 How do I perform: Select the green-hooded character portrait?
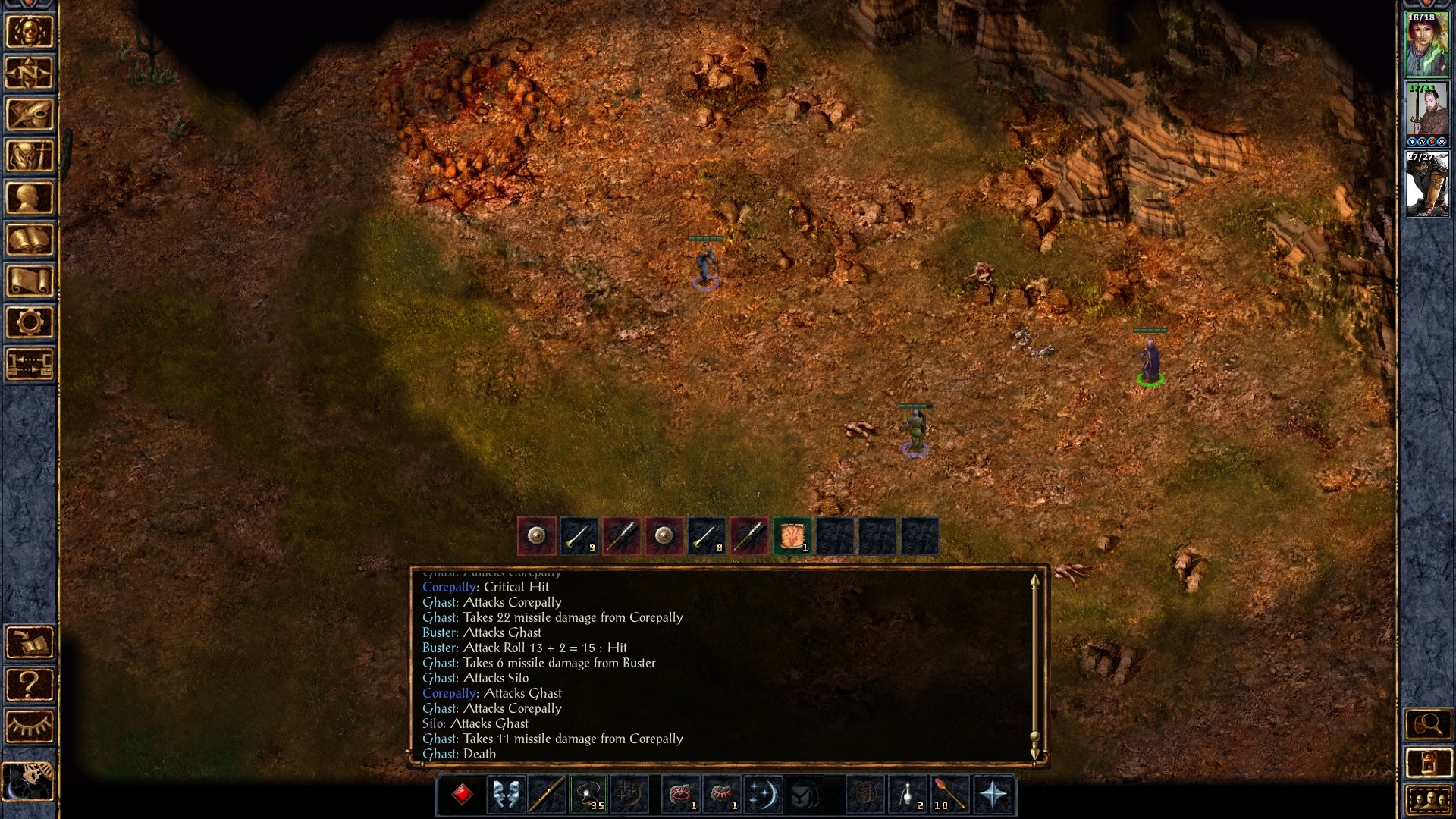pos(1426,45)
